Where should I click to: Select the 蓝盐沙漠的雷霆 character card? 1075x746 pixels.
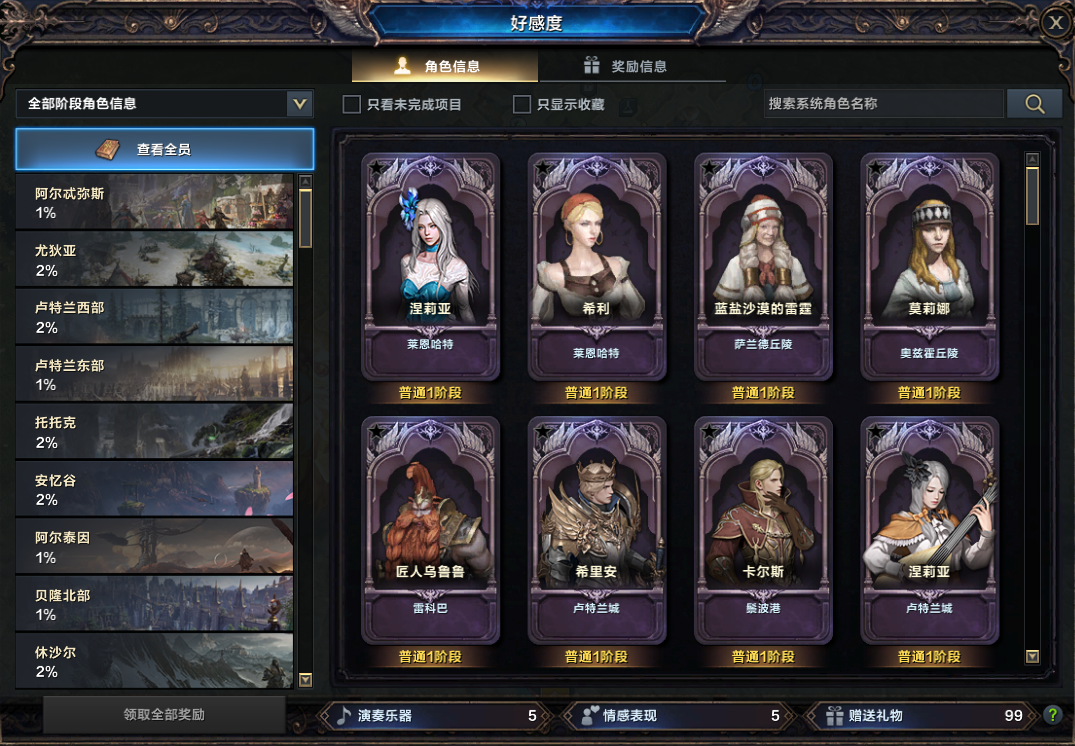click(763, 267)
